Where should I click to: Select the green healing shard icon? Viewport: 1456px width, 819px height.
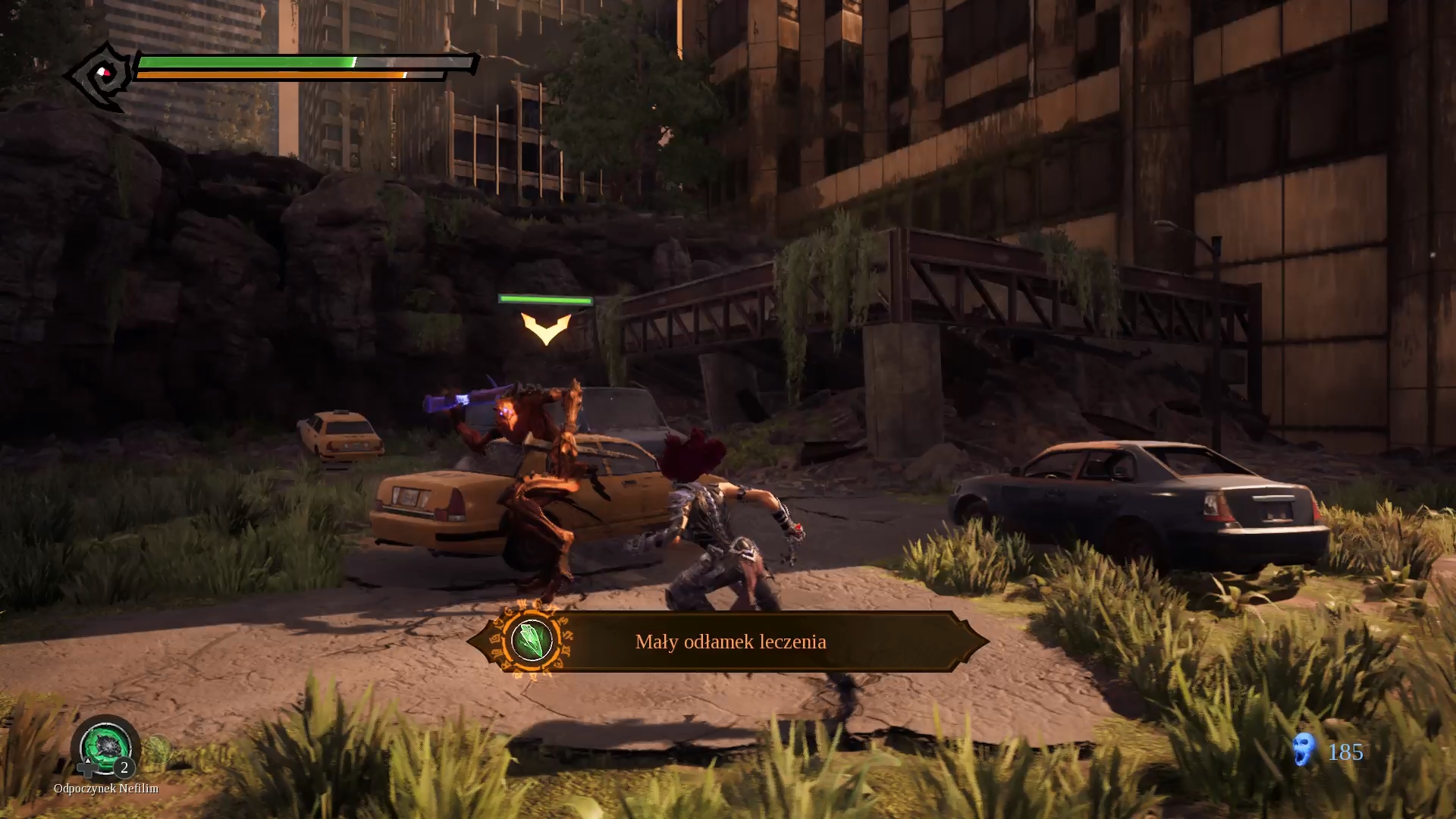pyautogui.click(x=531, y=641)
